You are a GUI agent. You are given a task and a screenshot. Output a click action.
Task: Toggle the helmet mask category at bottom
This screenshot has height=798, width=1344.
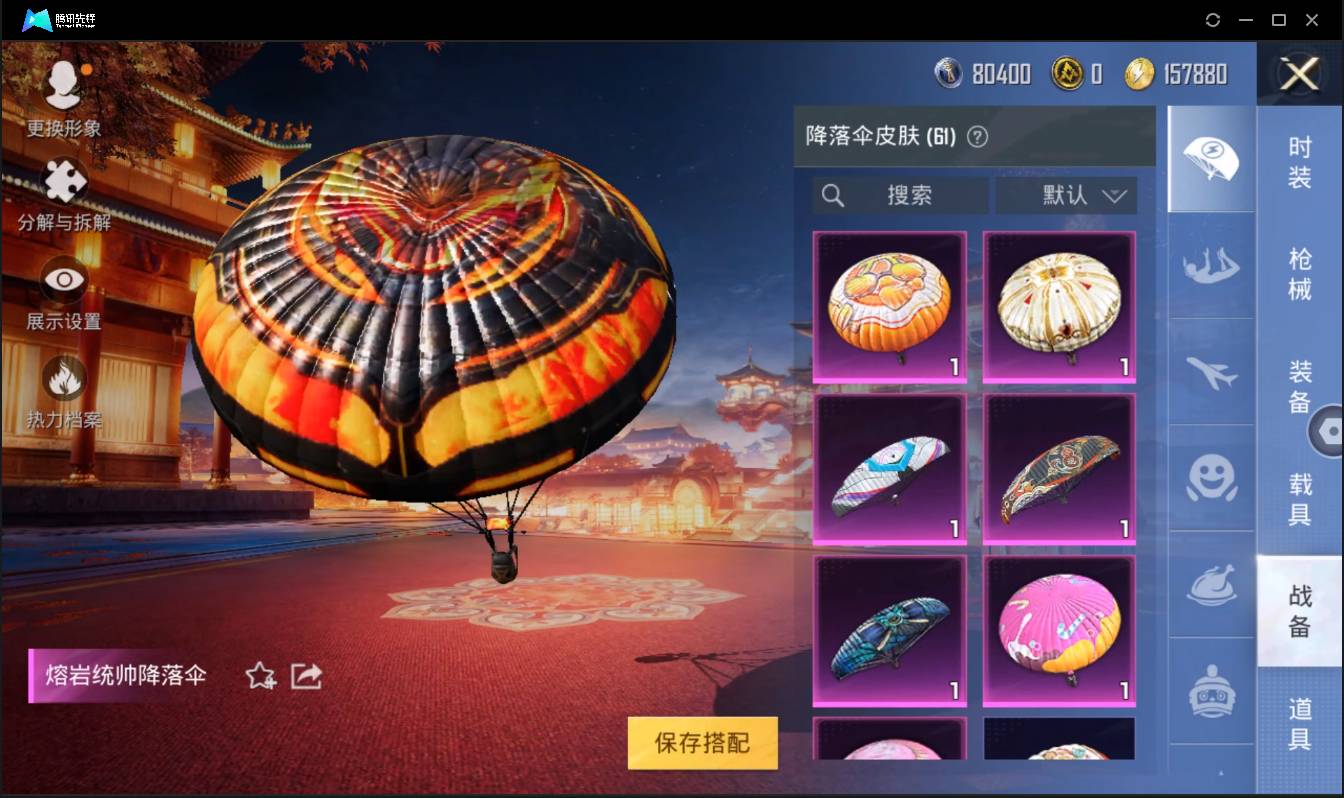pyautogui.click(x=1211, y=690)
